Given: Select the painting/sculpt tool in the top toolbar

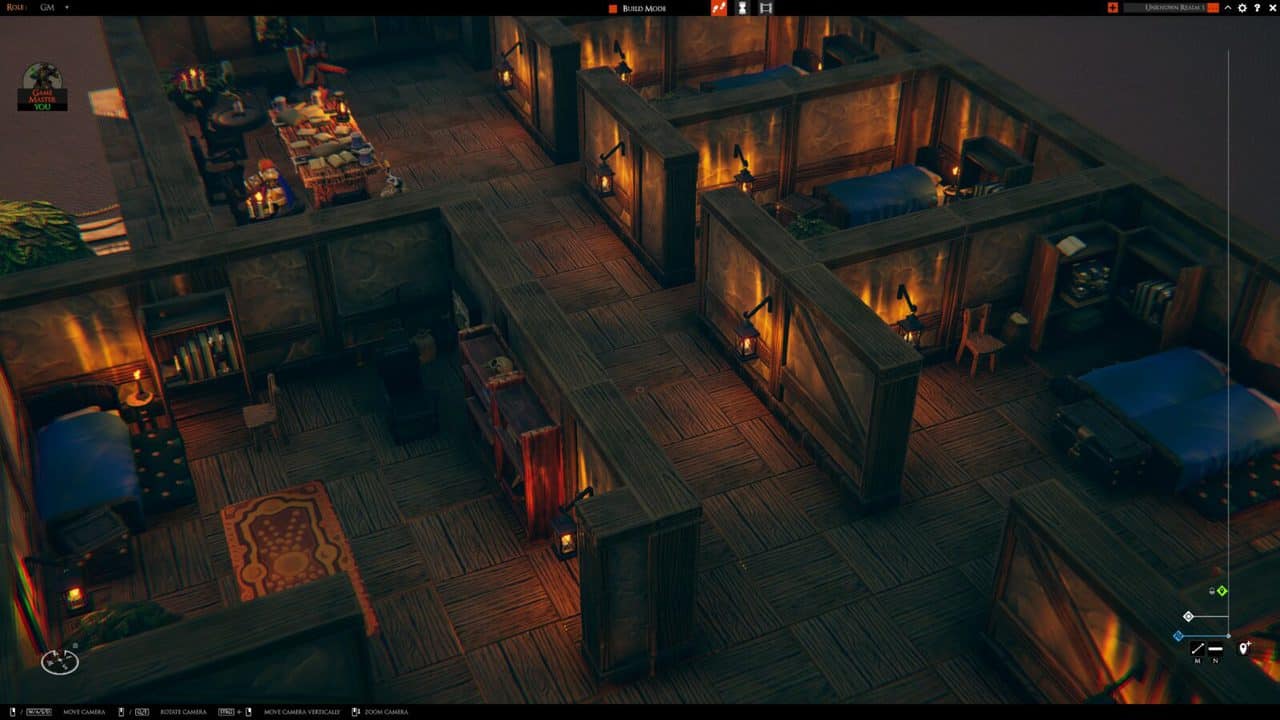Looking at the screenshot, I should click(718, 10).
